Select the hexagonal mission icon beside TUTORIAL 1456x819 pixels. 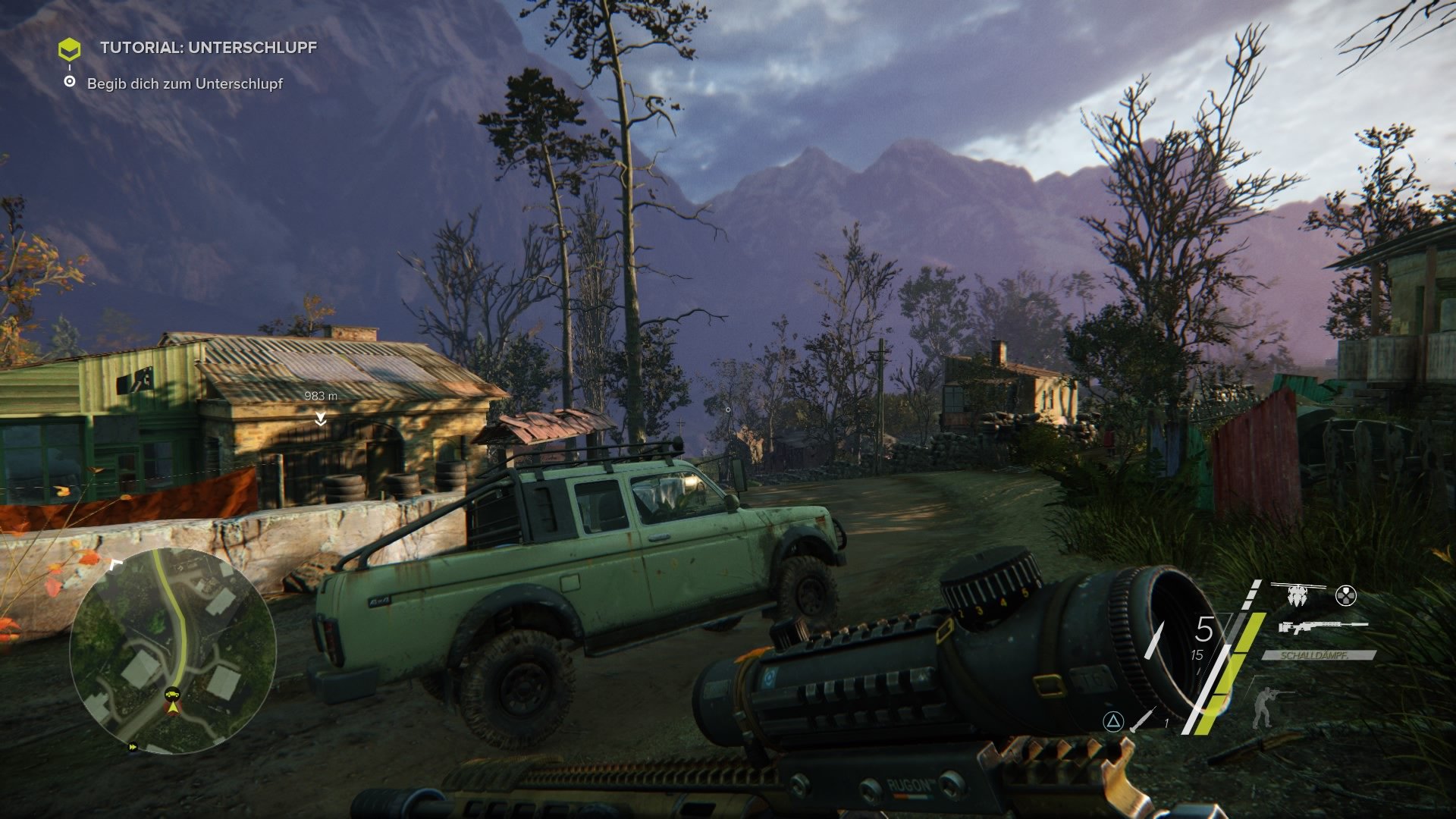point(71,47)
